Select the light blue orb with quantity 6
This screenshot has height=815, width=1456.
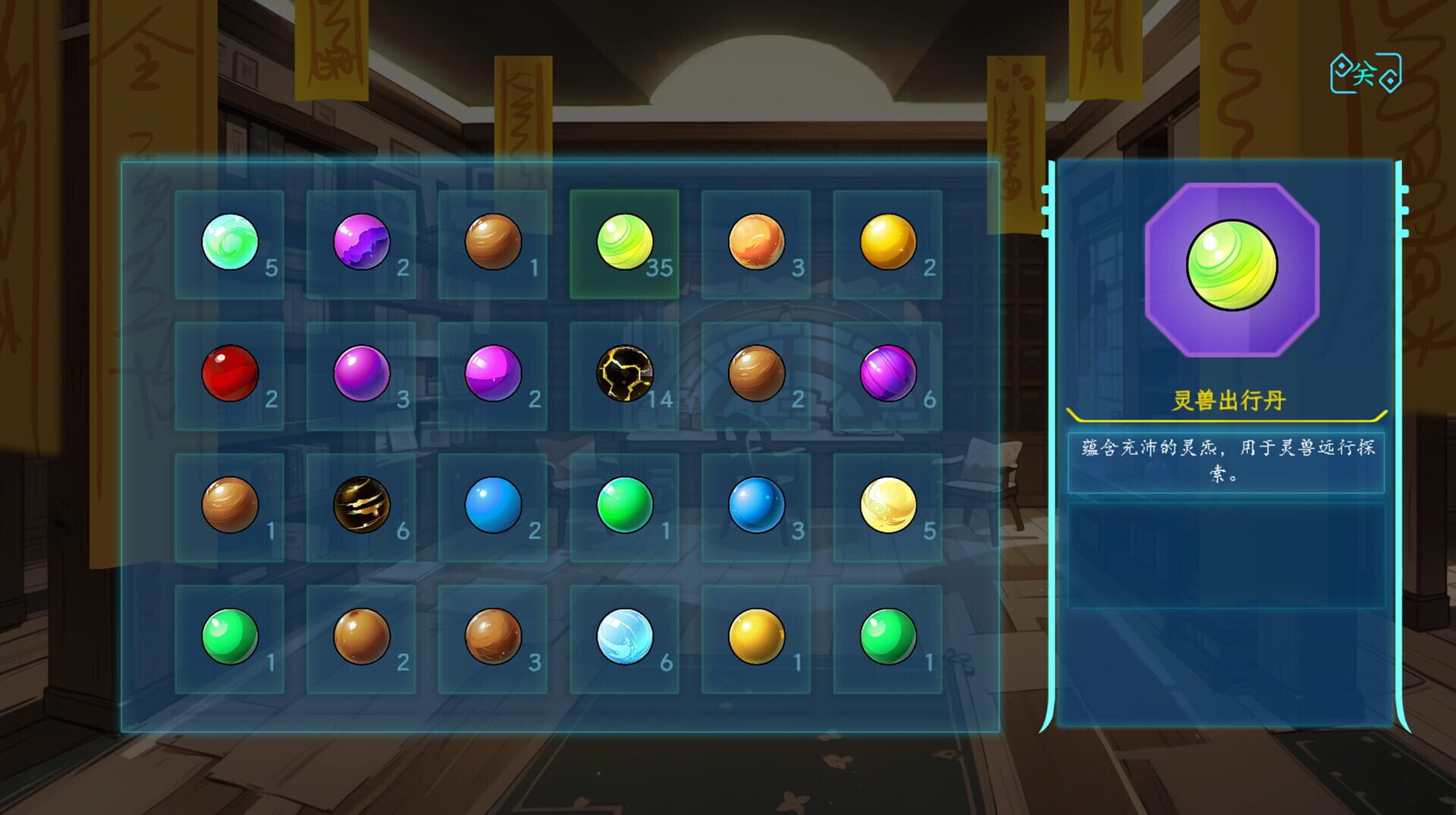pyautogui.click(x=623, y=637)
